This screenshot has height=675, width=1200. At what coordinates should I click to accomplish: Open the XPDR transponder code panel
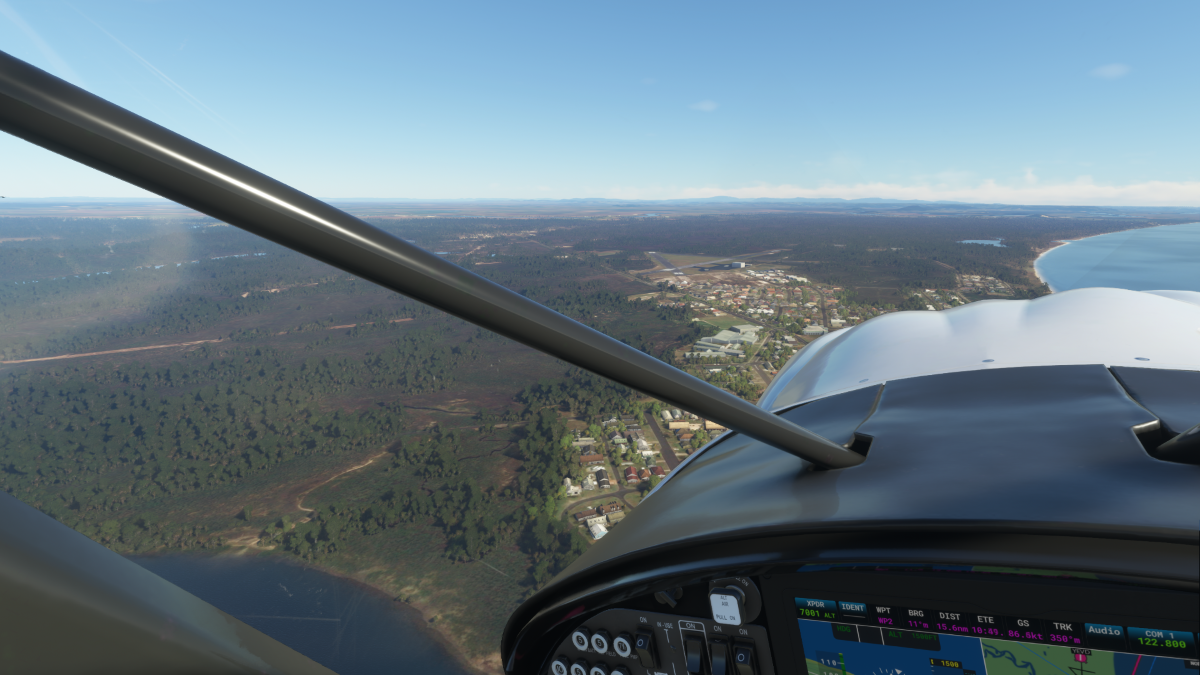[x=815, y=609]
